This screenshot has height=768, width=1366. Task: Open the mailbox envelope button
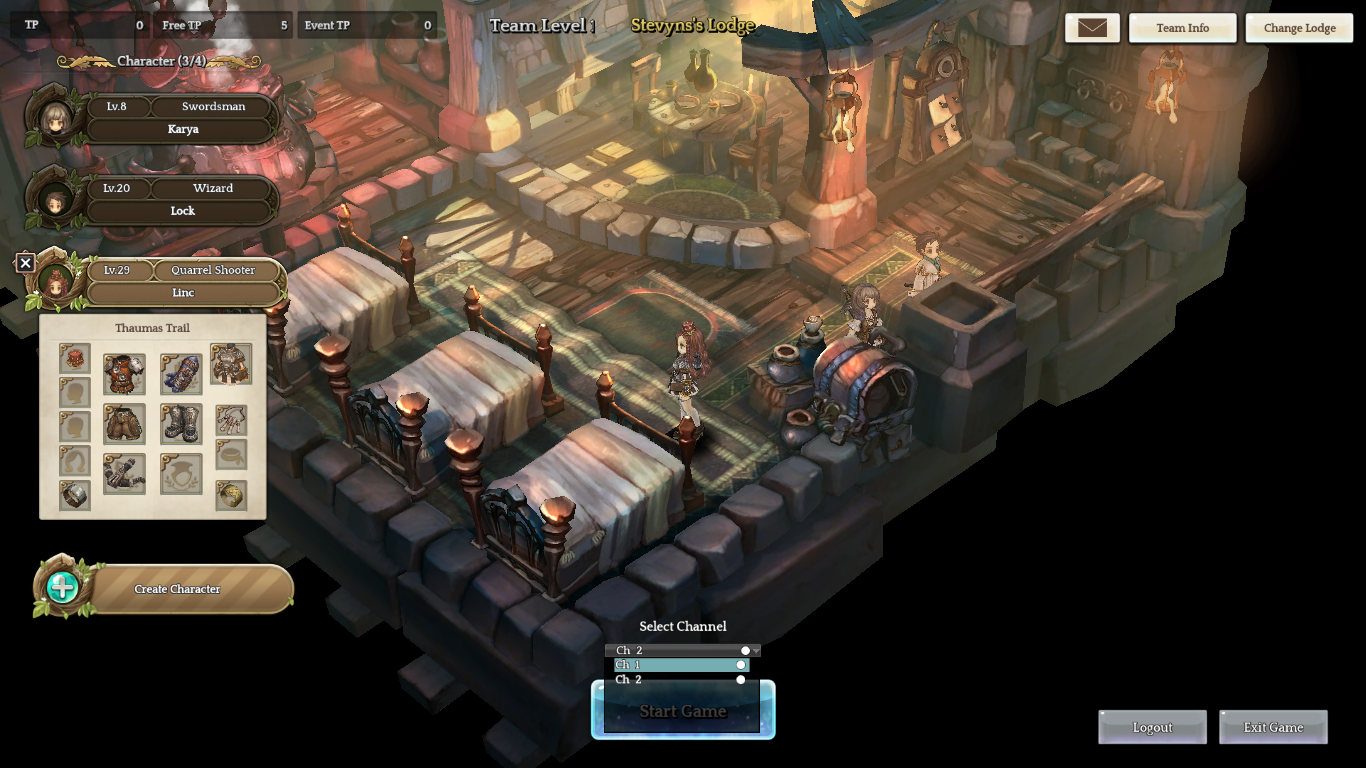click(x=1092, y=28)
